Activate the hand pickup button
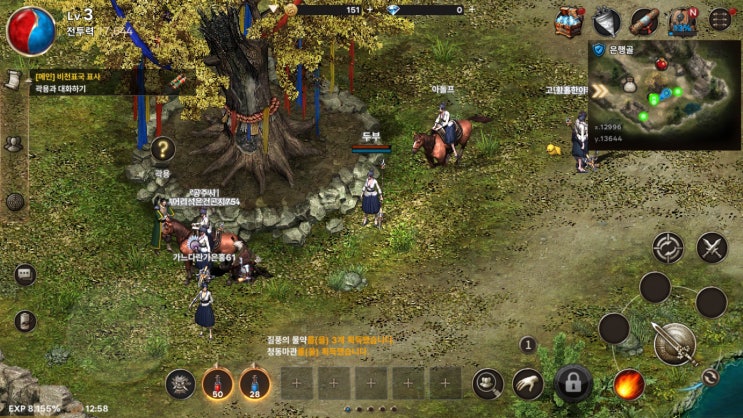 pos(528,382)
